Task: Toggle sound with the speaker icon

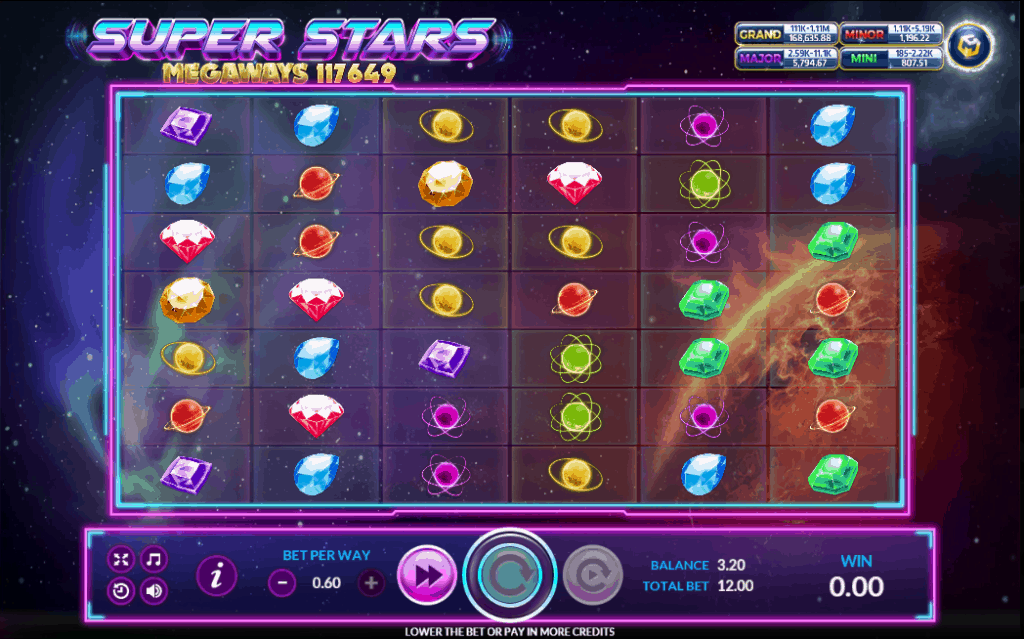Action: (153, 591)
